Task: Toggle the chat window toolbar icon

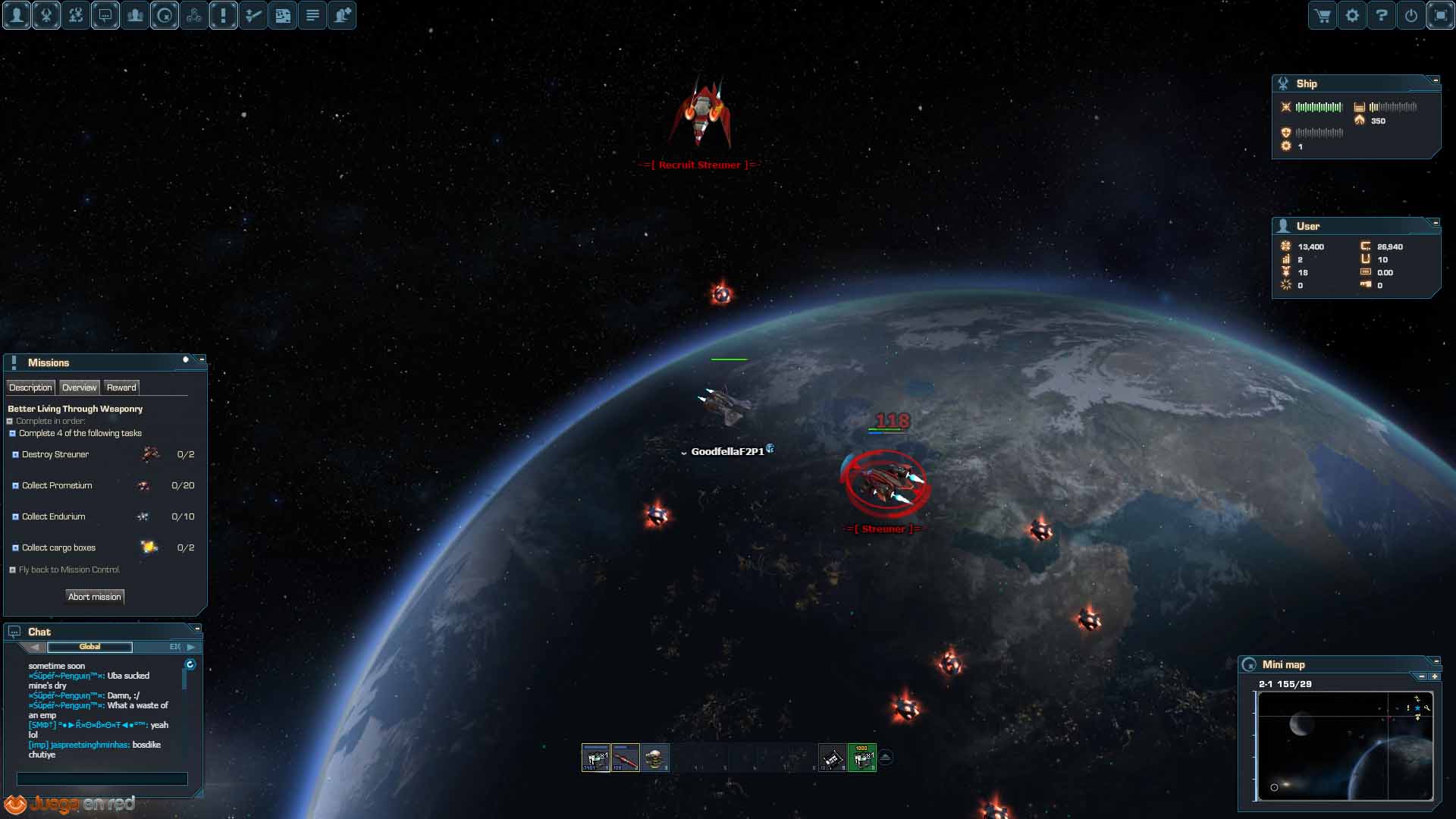Action: (x=105, y=15)
